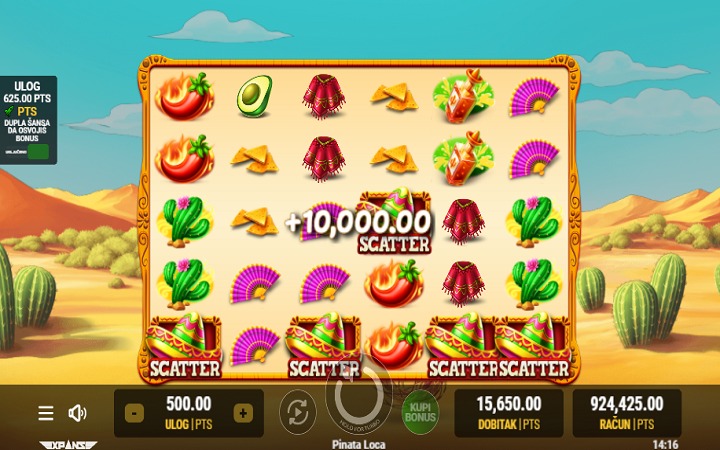The width and height of the screenshot is (720, 450).
Task: Increase the bet with the plus button
Action: click(x=243, y=413)
